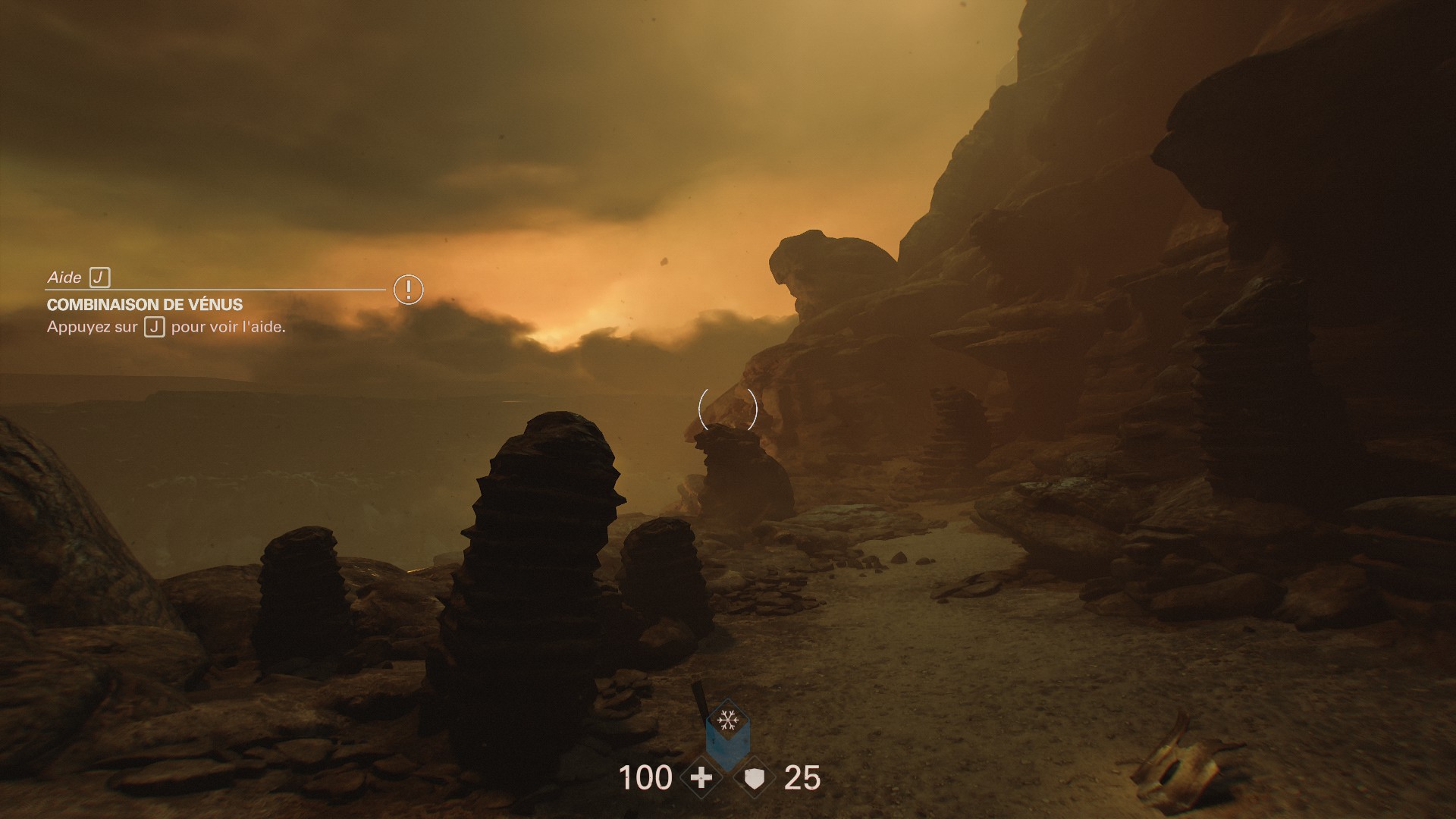Viewport: 1456px width, 819px height.
Task: Click the exclamation mark alert icon
Action: [x=408, y=289]
